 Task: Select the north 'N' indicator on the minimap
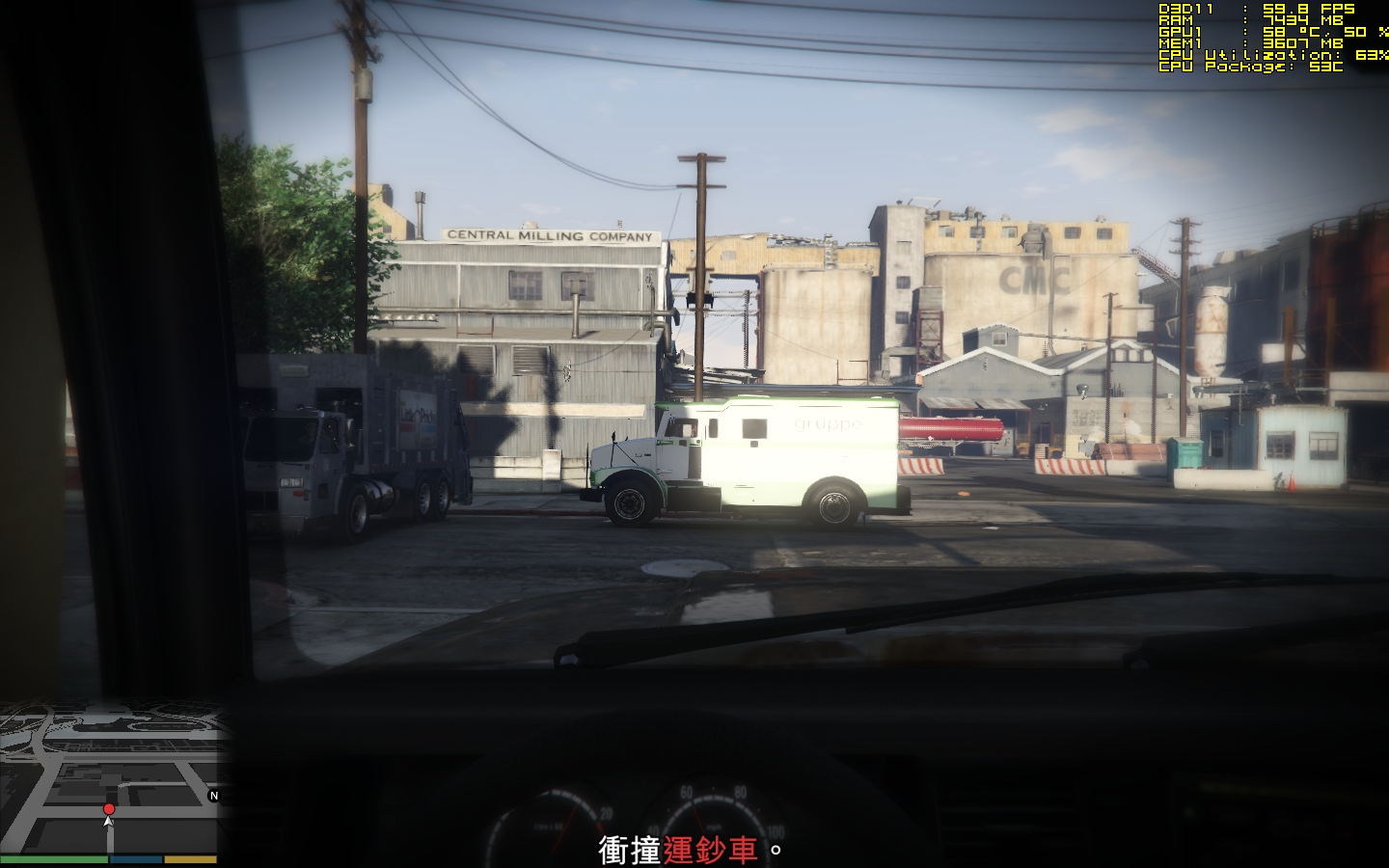click(x=212, y=798)
